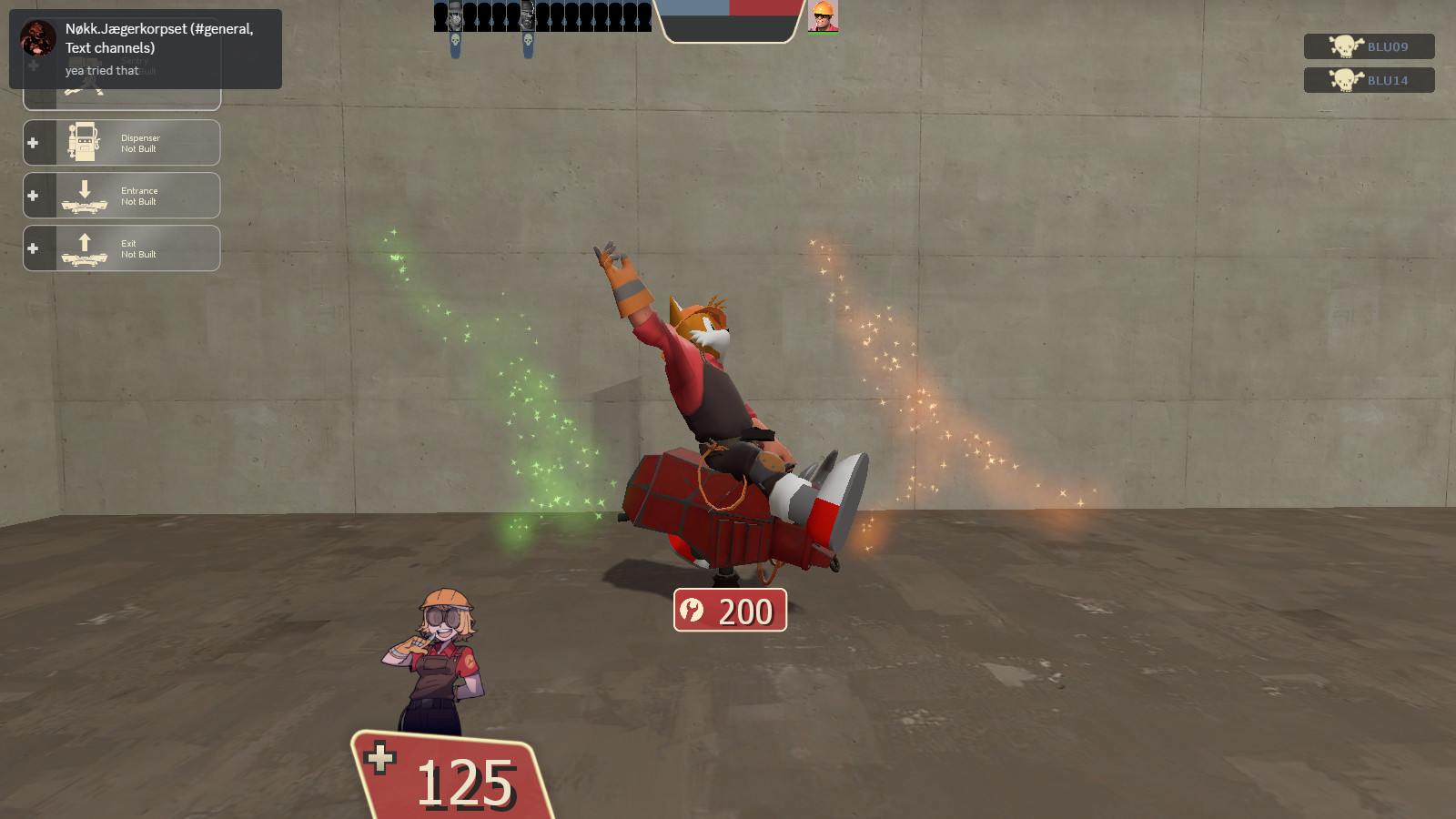
Task: Expand the Entrance panel with its plus button
Action: pos(34,195)
